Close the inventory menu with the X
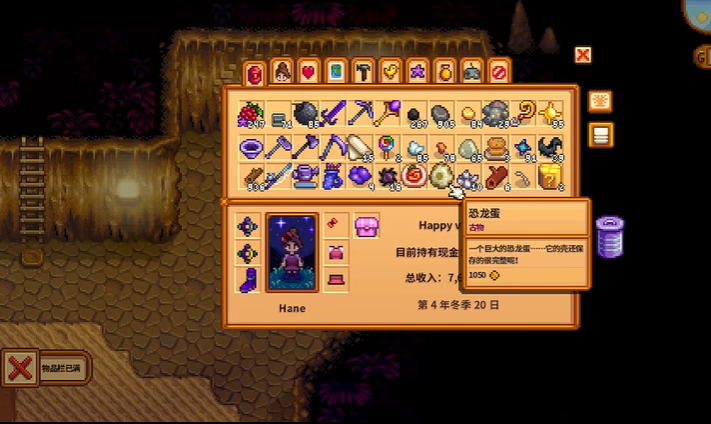The height and width of the screenshot is (424, 711). coord(583,55)
